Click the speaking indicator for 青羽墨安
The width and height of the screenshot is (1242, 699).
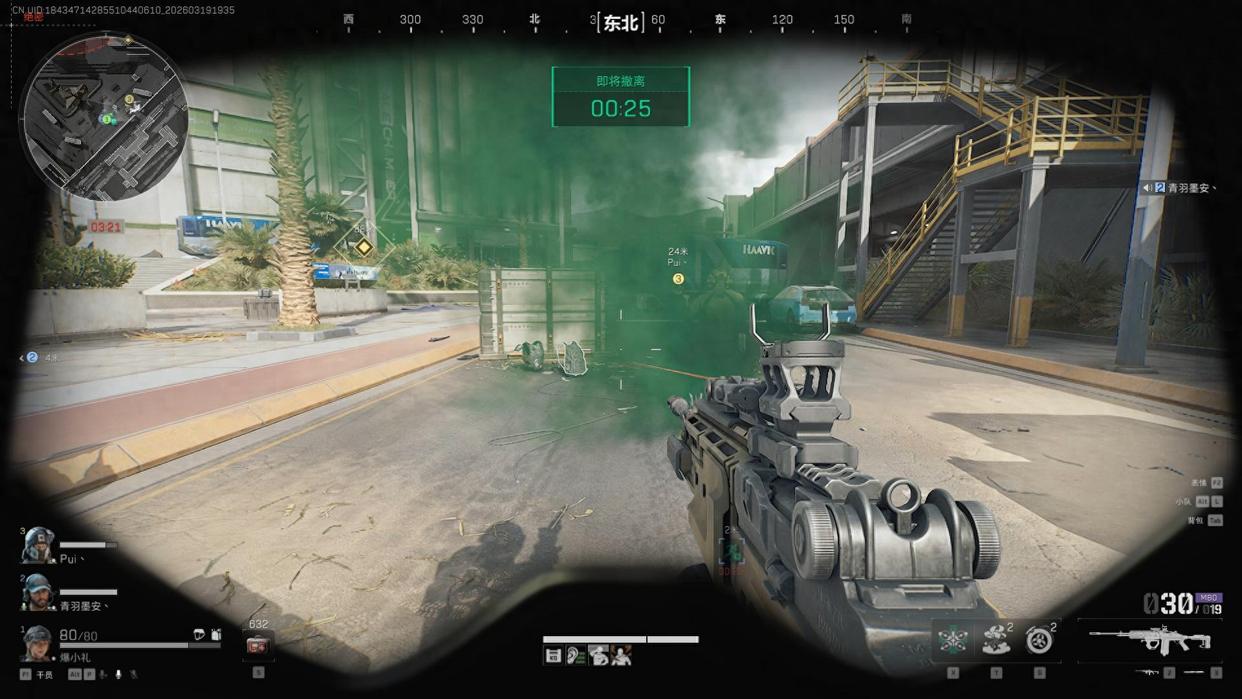click(1147, 187)
